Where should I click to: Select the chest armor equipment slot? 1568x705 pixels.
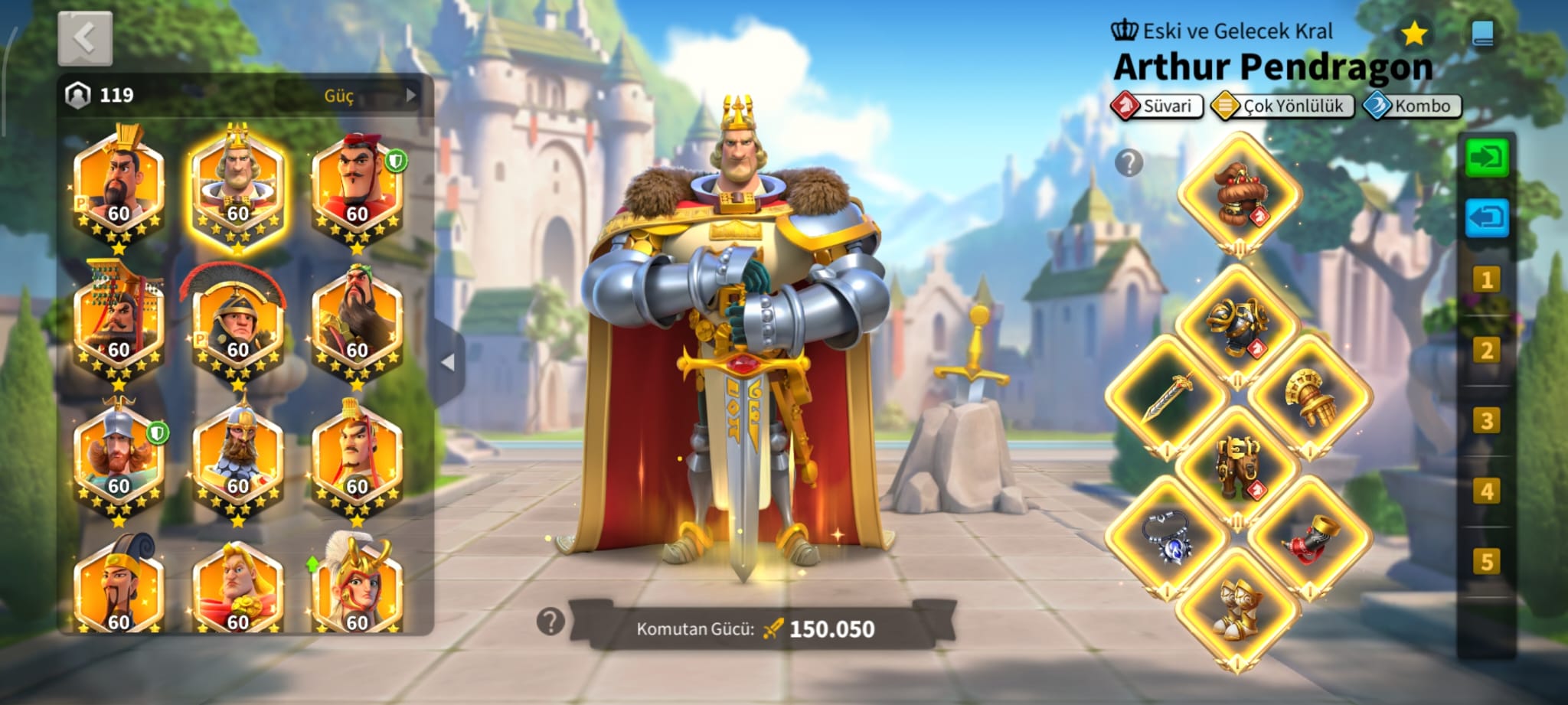tap(1236, 325)
